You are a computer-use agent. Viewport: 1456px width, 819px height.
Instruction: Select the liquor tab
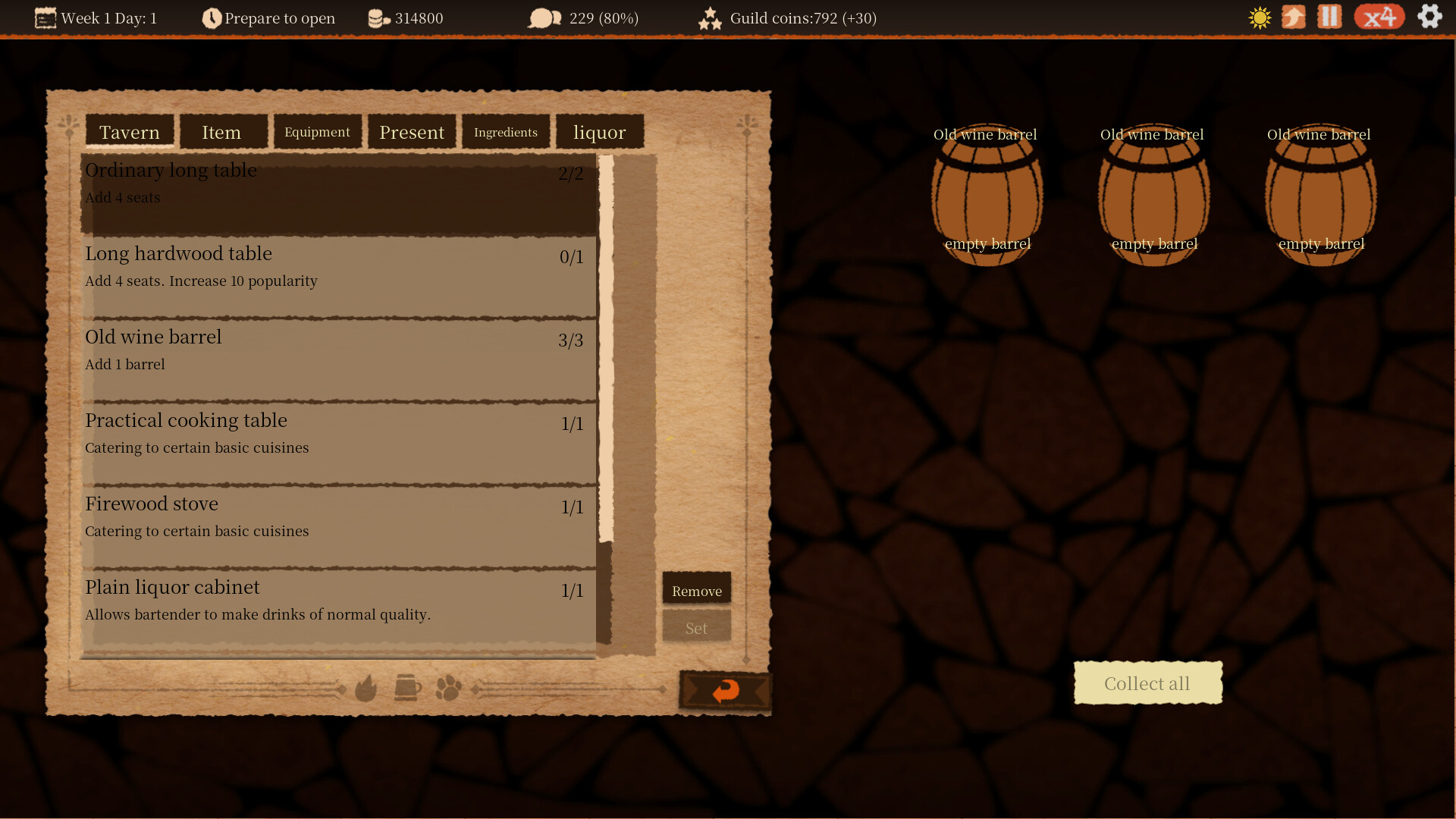point(600,131)
